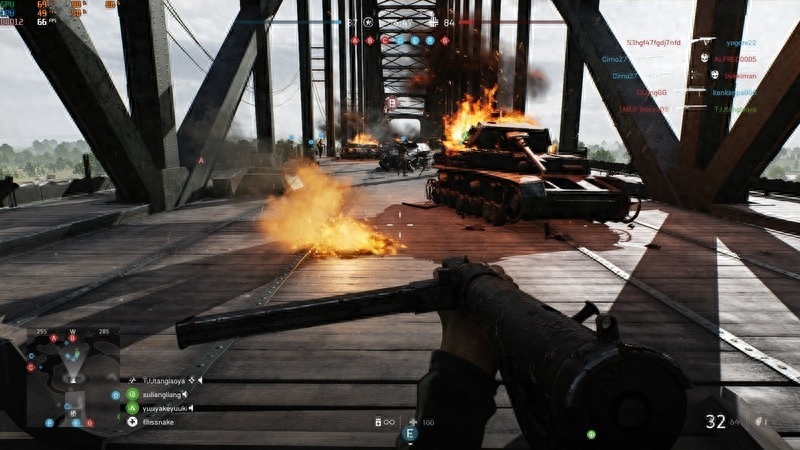Screen dimensions: 800x450
Task: Pick objective G in the top flag bar
Action: pos(445,40)
